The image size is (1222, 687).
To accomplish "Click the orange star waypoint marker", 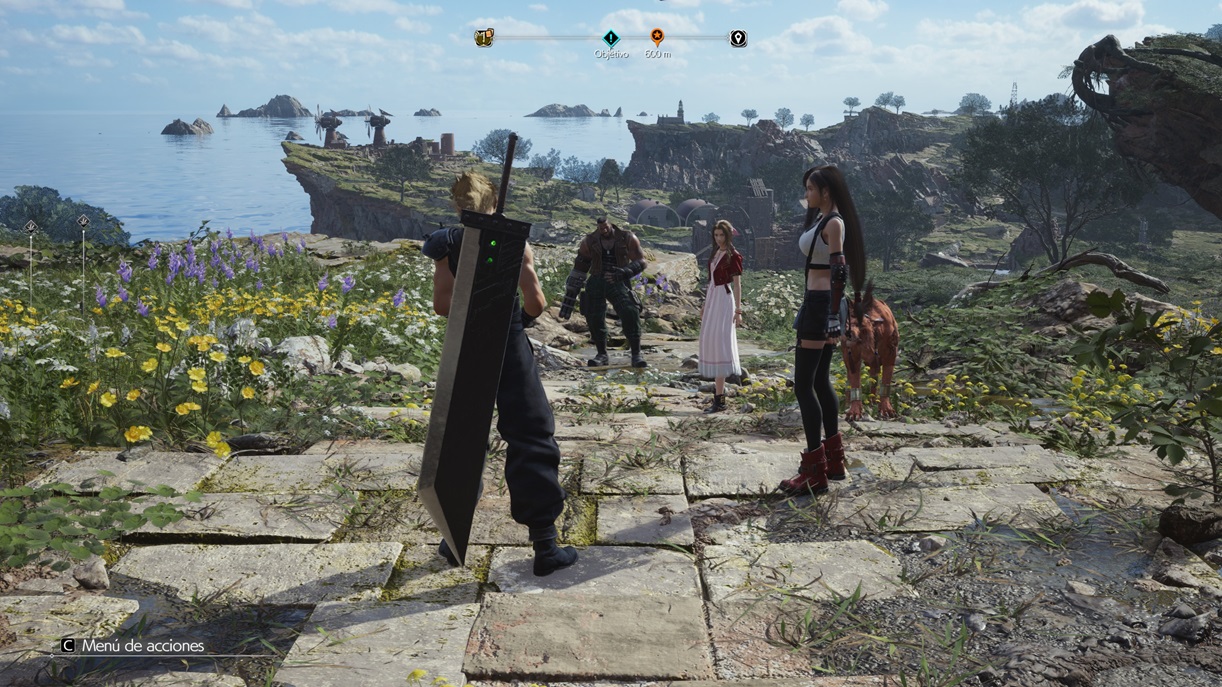I will click(657, 37).
